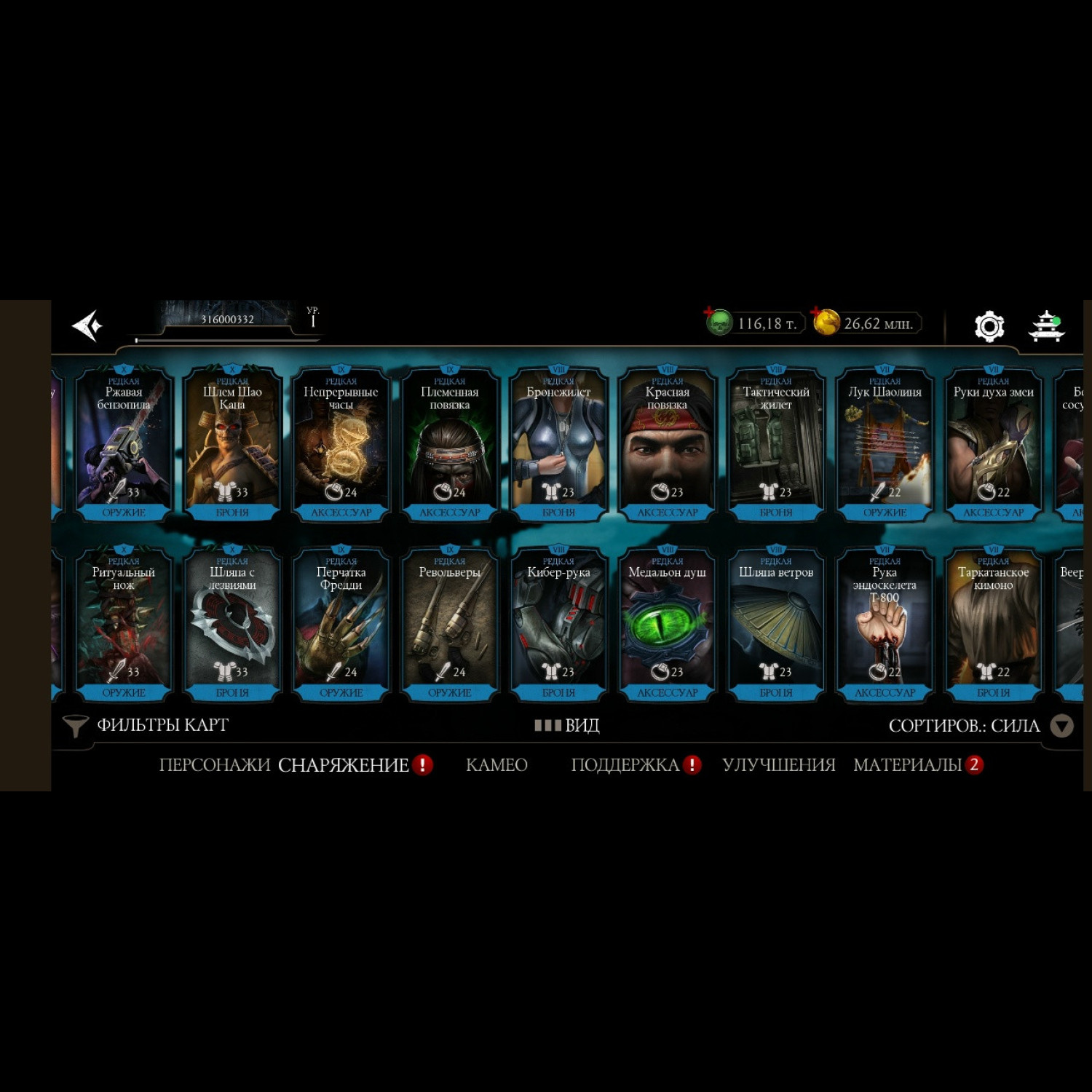
Task: Switch to the Камео tab
Action: 496,765
